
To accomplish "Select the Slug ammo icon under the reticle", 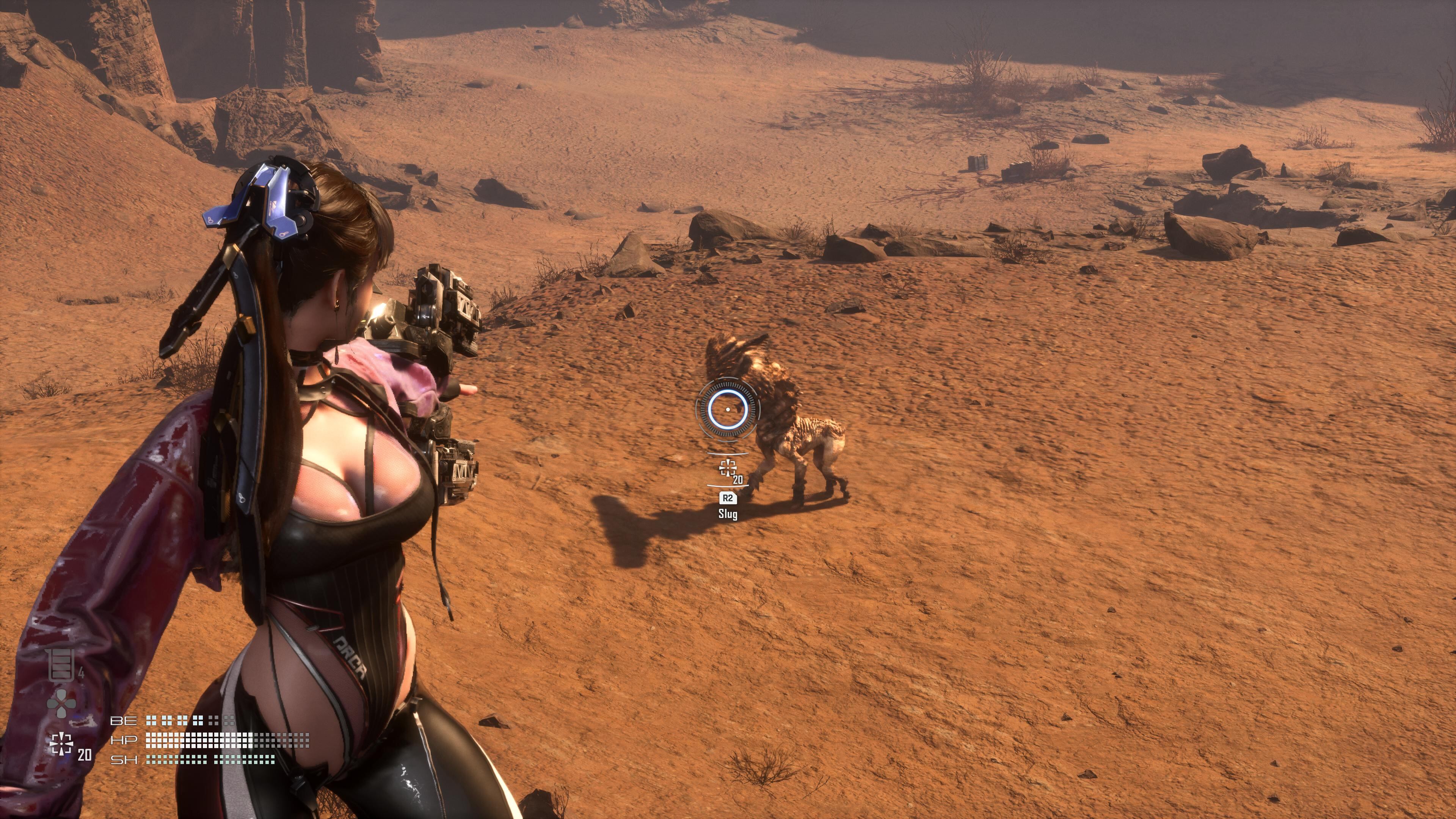I will (728, 468).
